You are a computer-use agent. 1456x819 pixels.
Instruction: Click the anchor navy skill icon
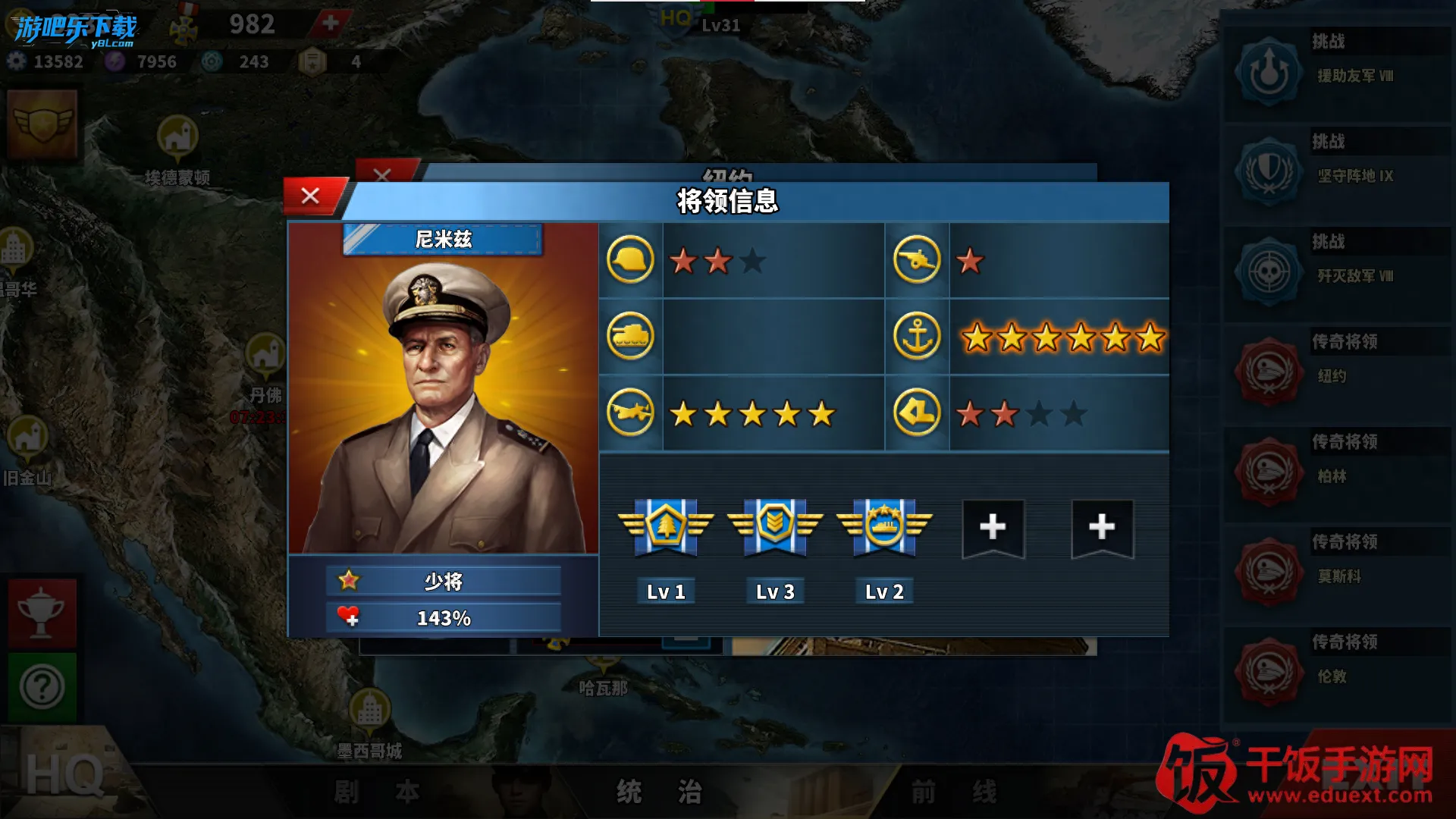tap(917, 336)
